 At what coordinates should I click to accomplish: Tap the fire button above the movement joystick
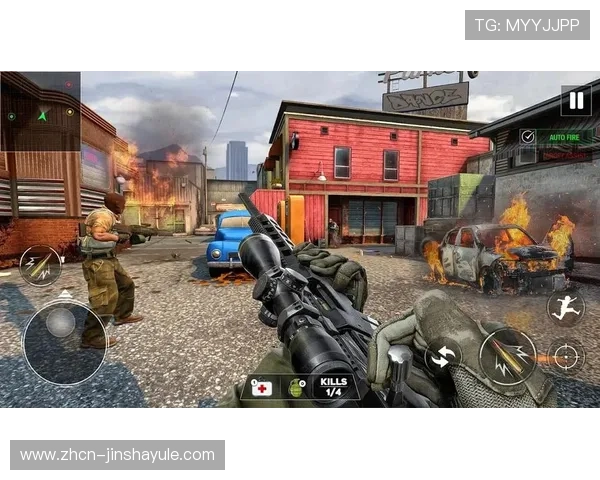[x=40, y=265]
